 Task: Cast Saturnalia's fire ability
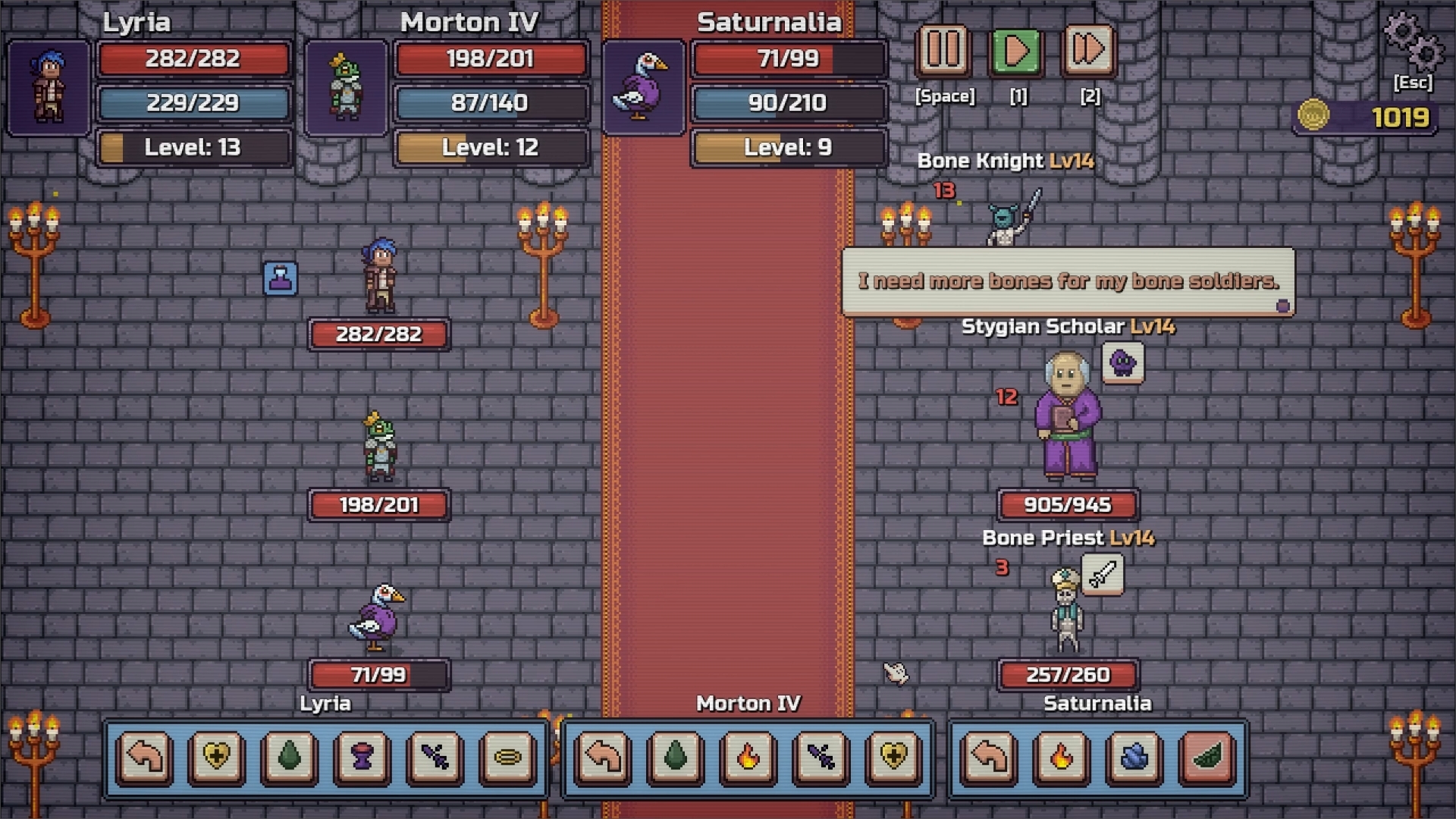(1062, 757)
